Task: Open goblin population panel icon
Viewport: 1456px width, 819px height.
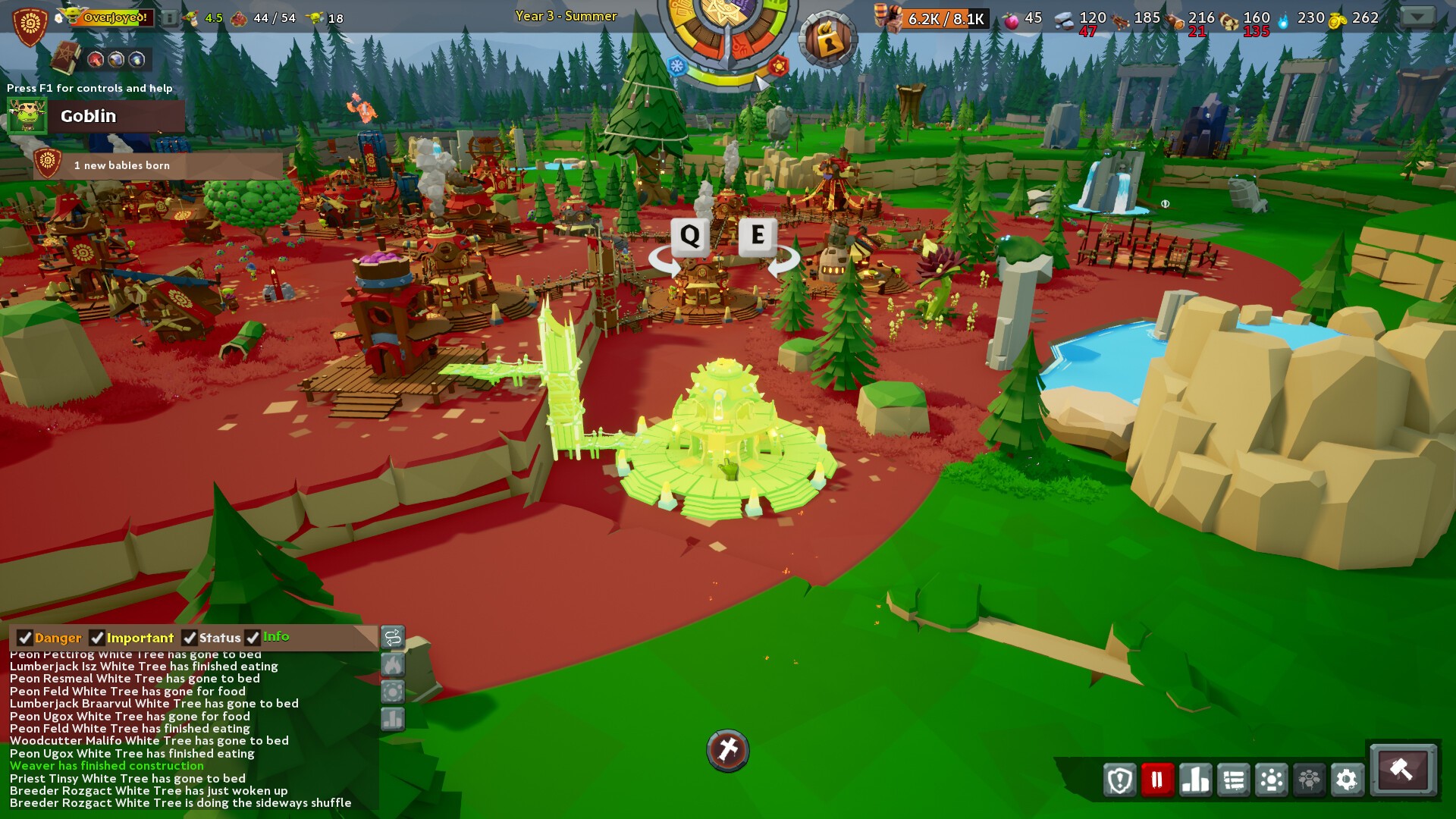Action: [x=1272, y=779]
